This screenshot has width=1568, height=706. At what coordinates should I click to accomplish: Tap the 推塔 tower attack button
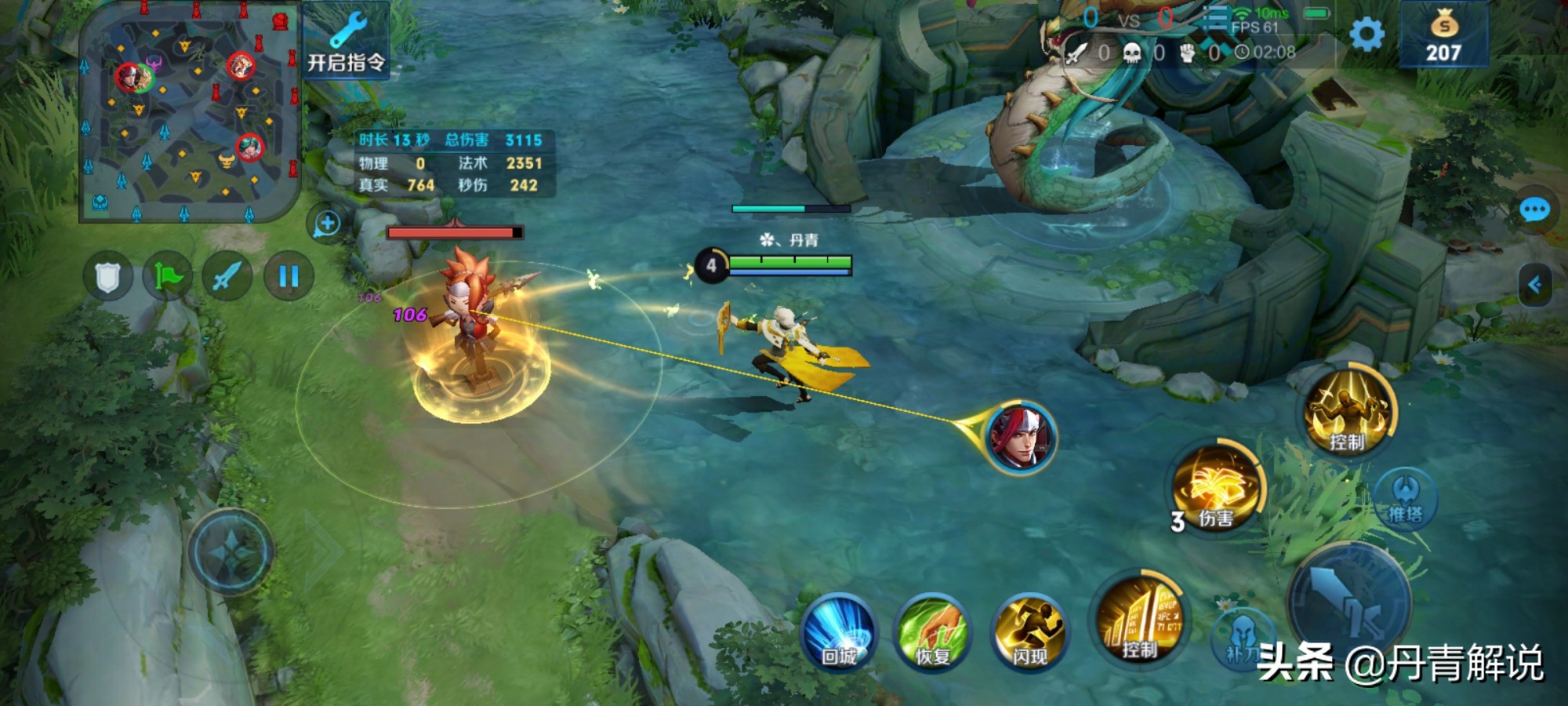pos(1405,499)
